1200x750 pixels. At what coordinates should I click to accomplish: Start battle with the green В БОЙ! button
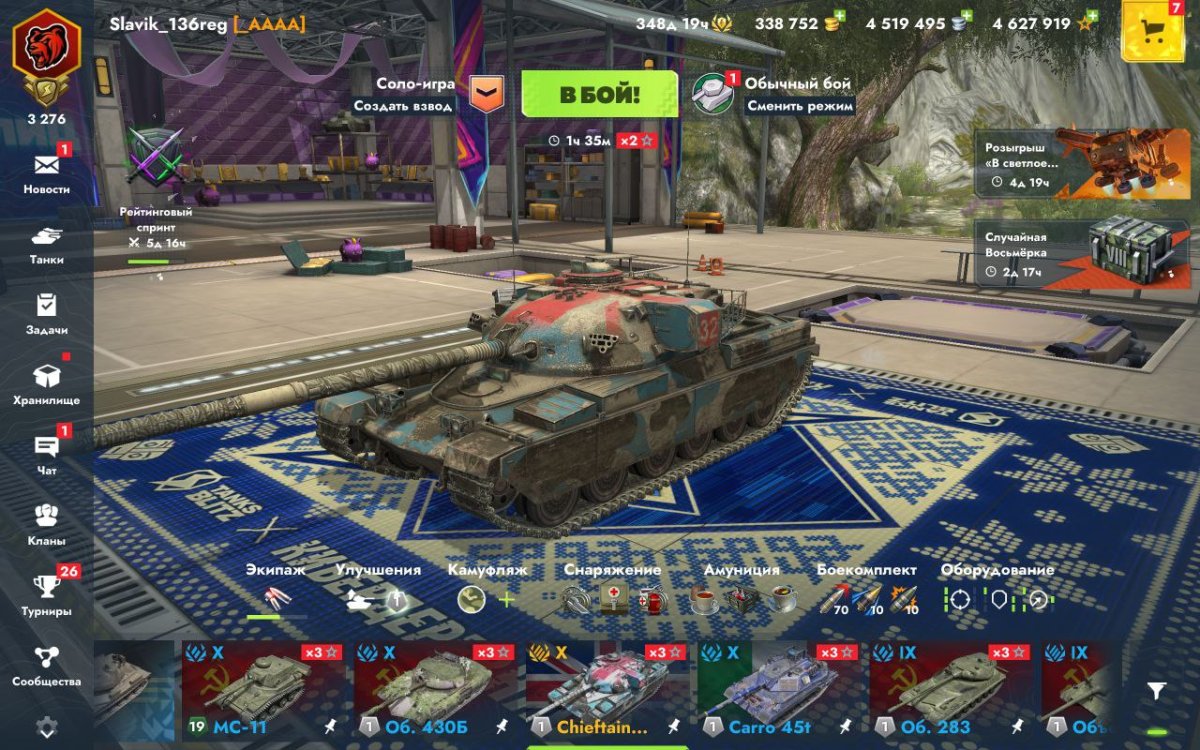pos(599,95)
